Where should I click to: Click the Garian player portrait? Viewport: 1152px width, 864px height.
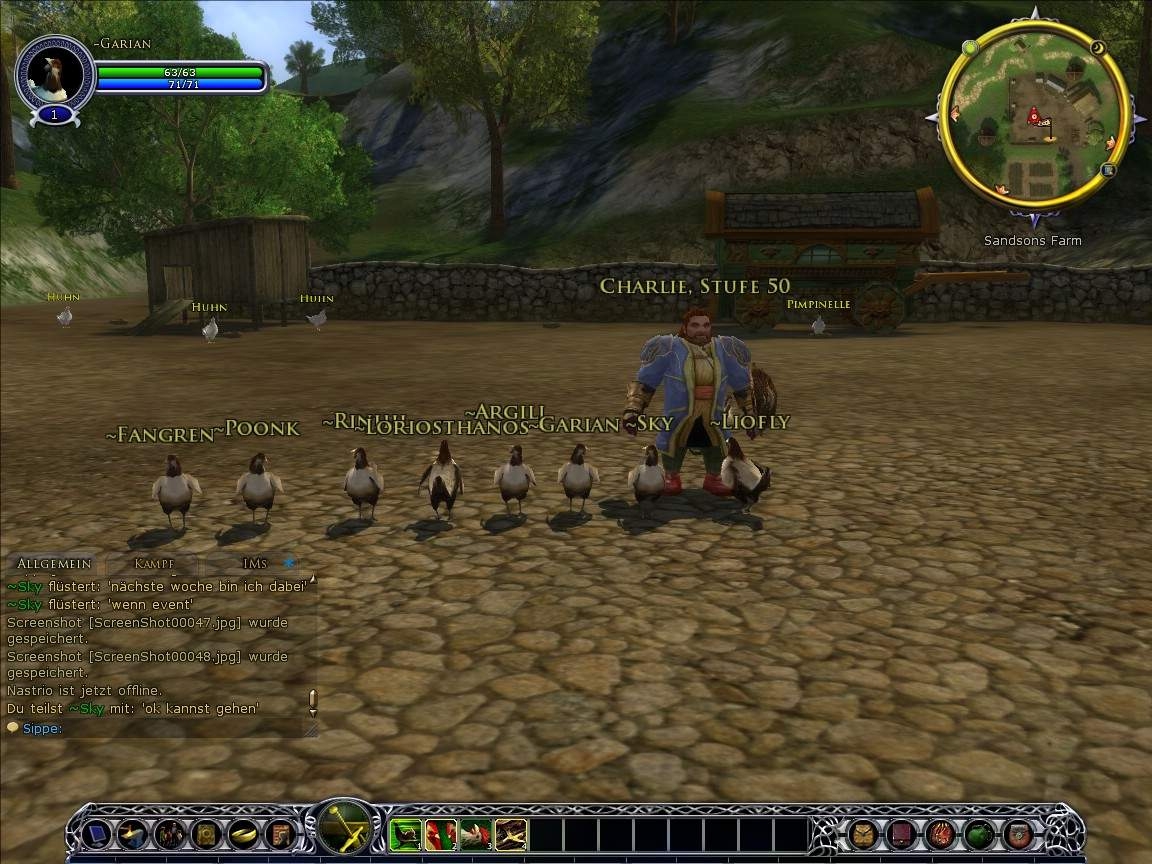coord(55,74)
